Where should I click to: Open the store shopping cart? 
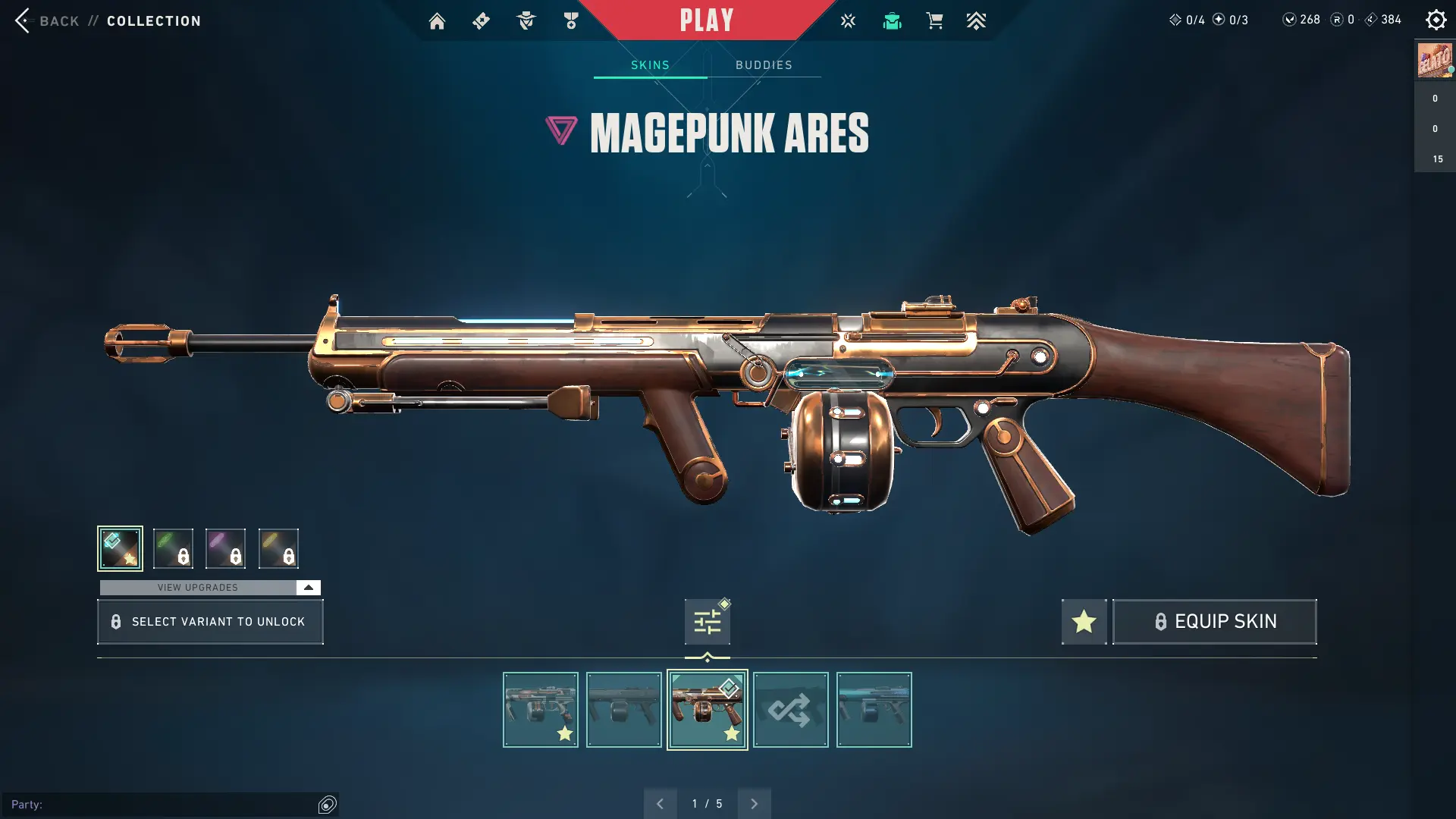click(x=934, y=21)
